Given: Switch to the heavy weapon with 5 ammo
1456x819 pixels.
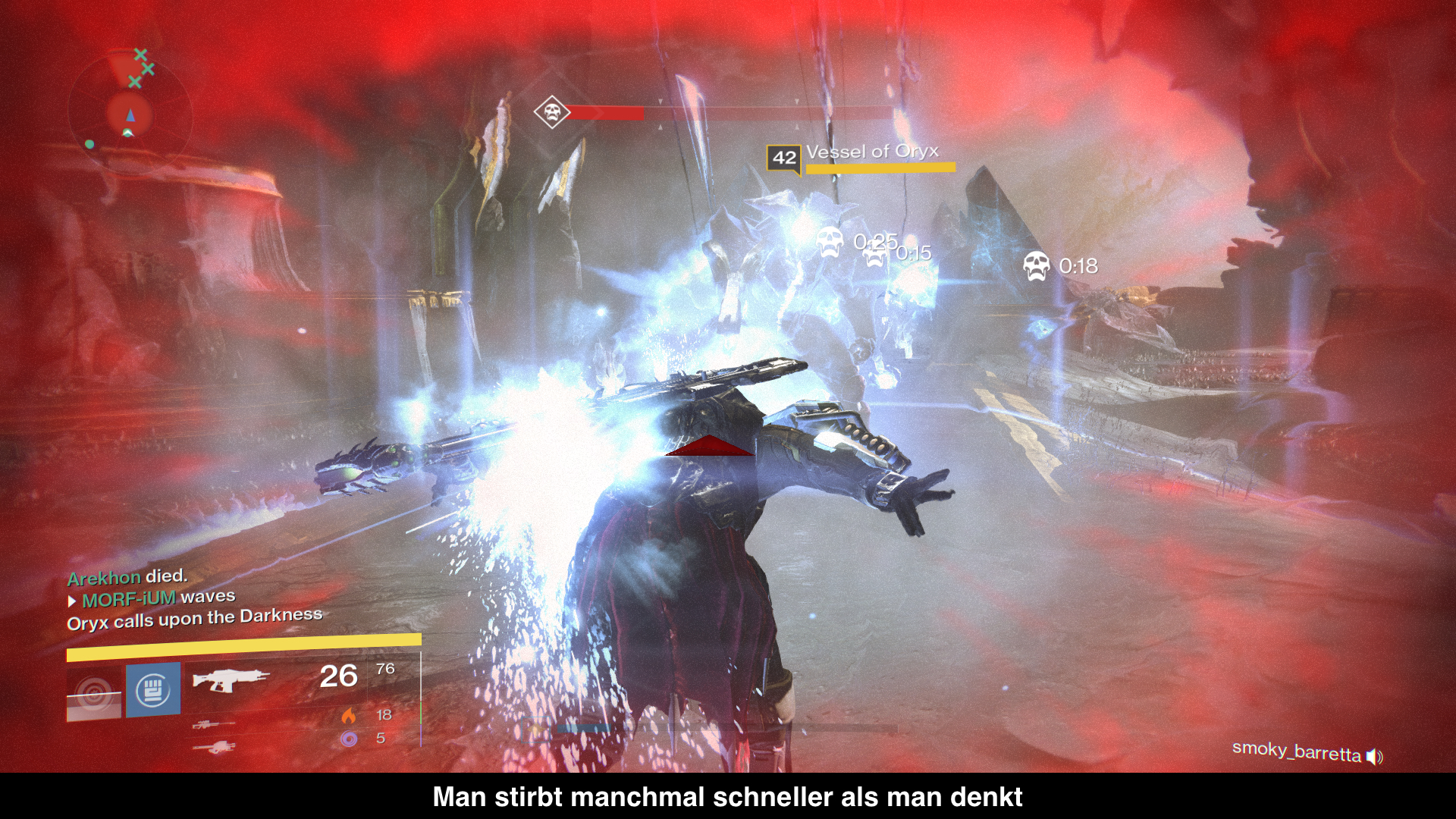Looking at the screenshot, I should (x=214, y=748).
